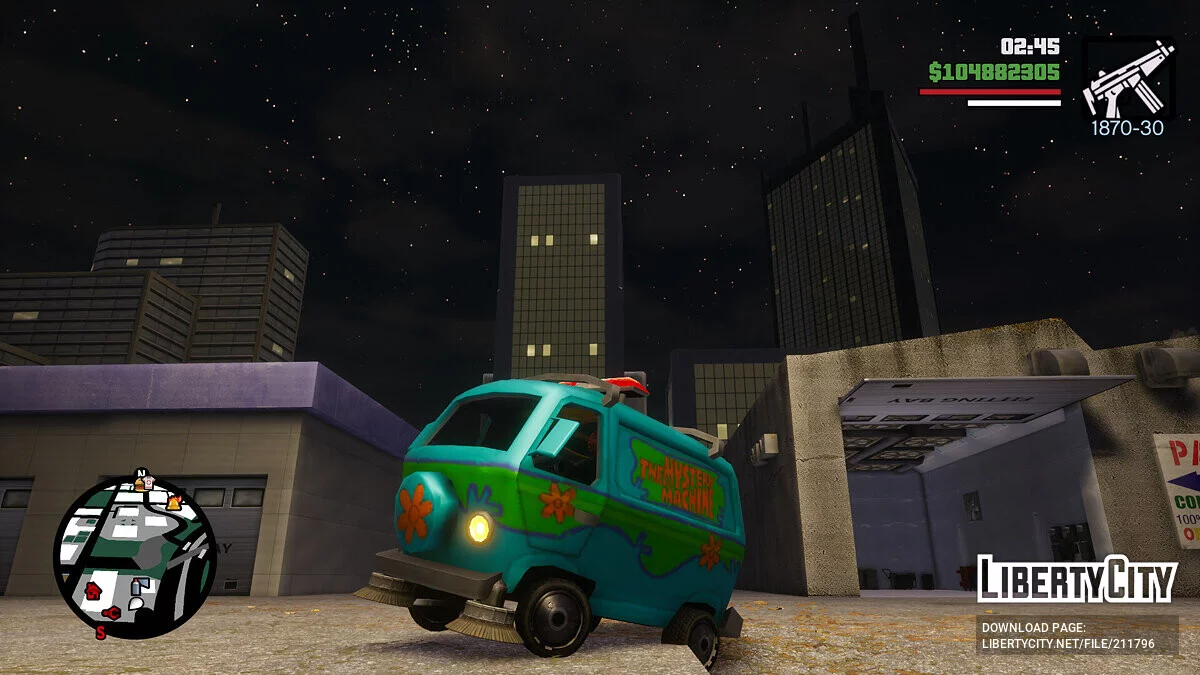The width and height of the screenshot is (1200, 675).
Task: Select the Pay 'n' Spray spray-can marker
Action: tap(139, 586)
